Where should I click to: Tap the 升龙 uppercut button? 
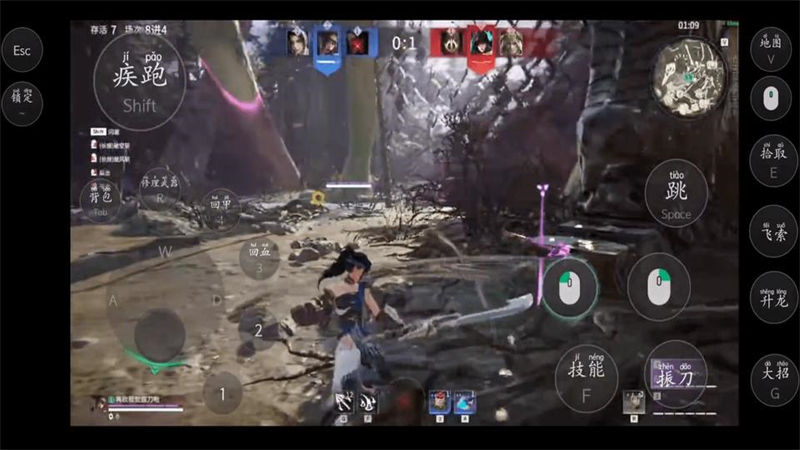click(x=773, y=297)
